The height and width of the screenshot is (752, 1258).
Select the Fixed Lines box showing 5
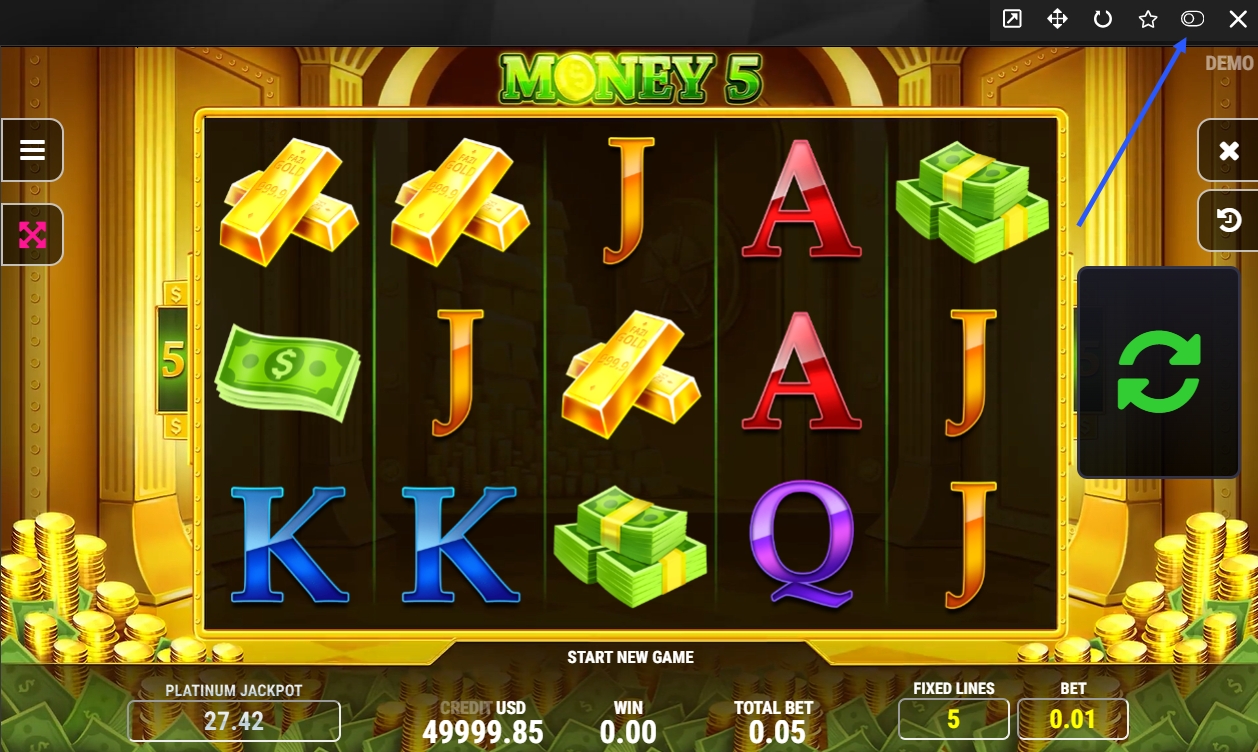953,718
